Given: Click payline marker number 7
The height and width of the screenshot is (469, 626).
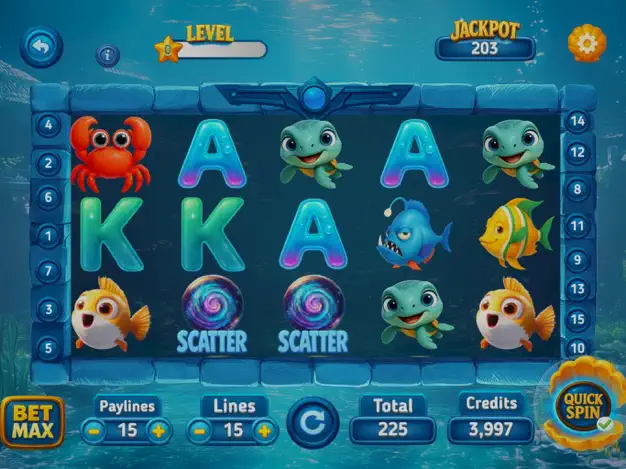Looking at the screenshot, I should tap(48, 271).
